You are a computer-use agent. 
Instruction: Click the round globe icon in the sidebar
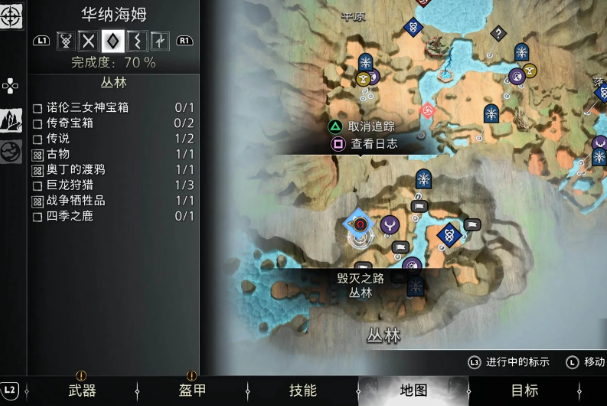11,152
